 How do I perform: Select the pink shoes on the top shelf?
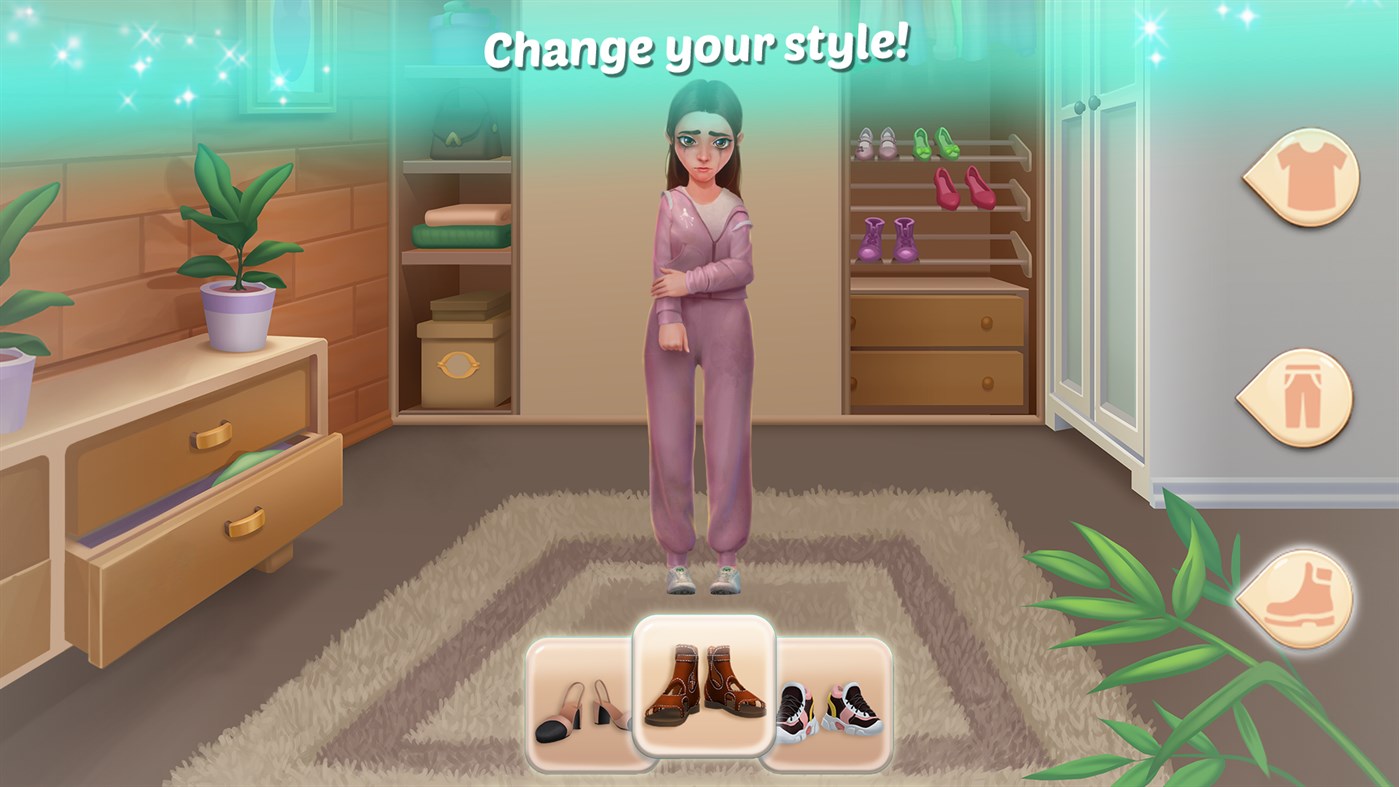(874, 145)
